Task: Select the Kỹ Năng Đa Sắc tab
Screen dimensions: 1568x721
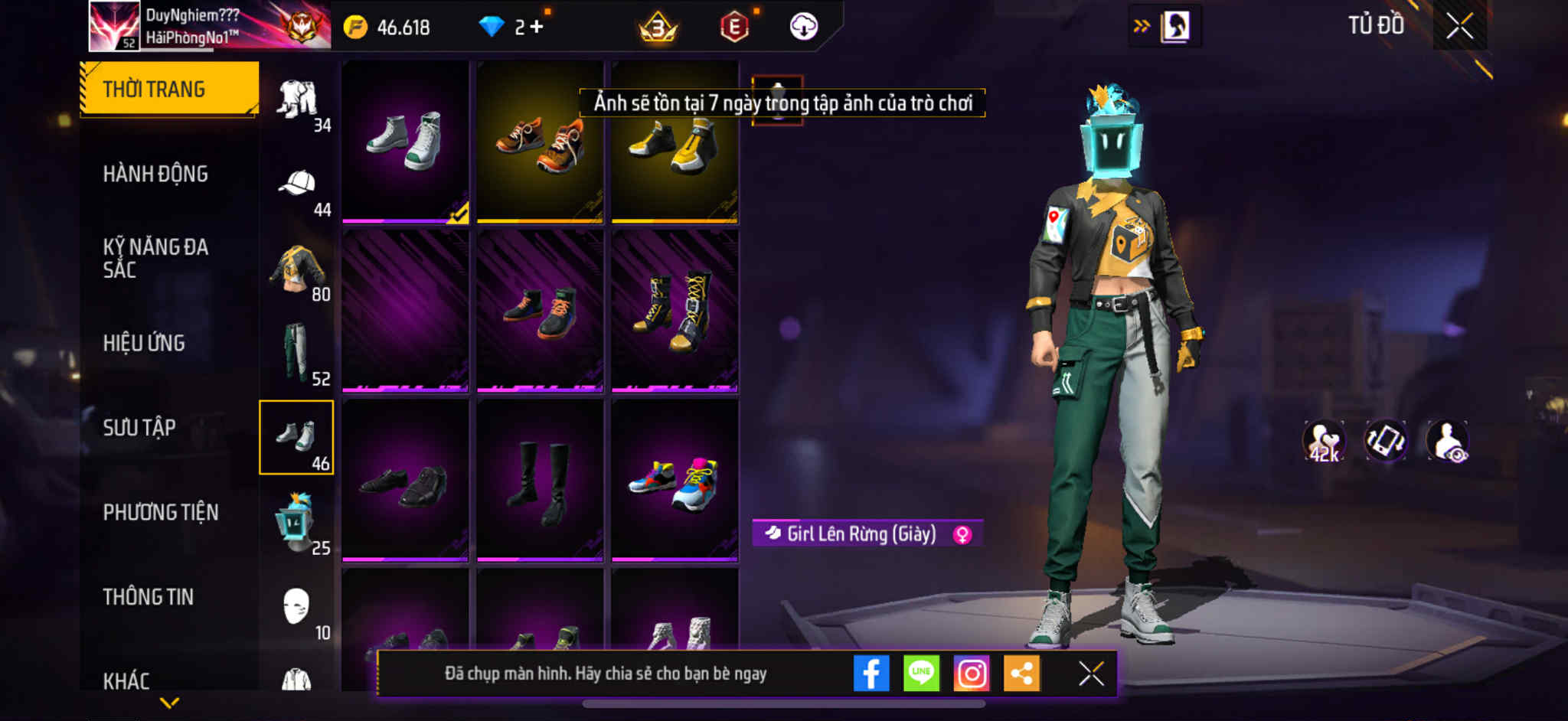Action: point(155,258)
